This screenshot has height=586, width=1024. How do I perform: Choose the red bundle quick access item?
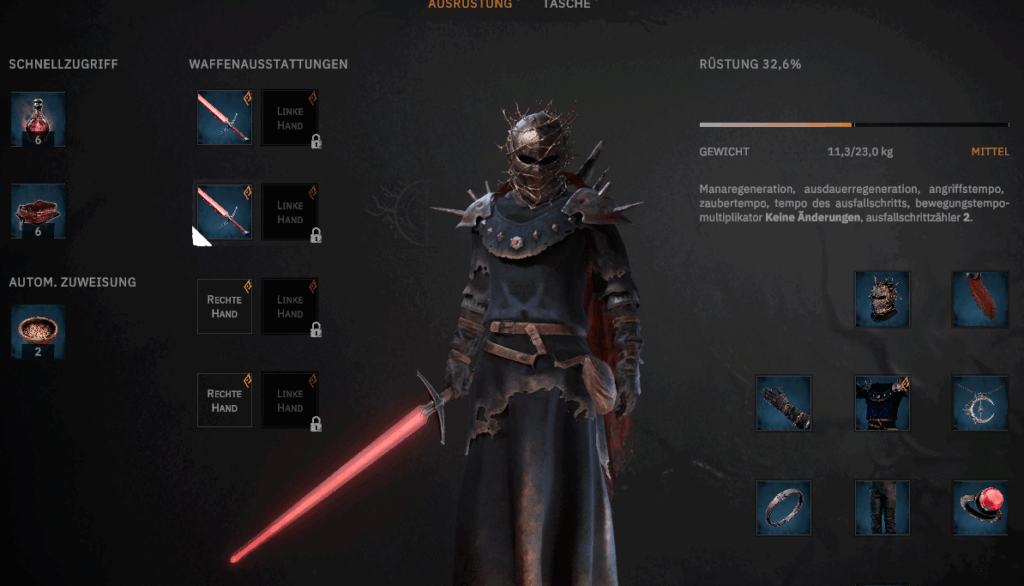[38, 211]
